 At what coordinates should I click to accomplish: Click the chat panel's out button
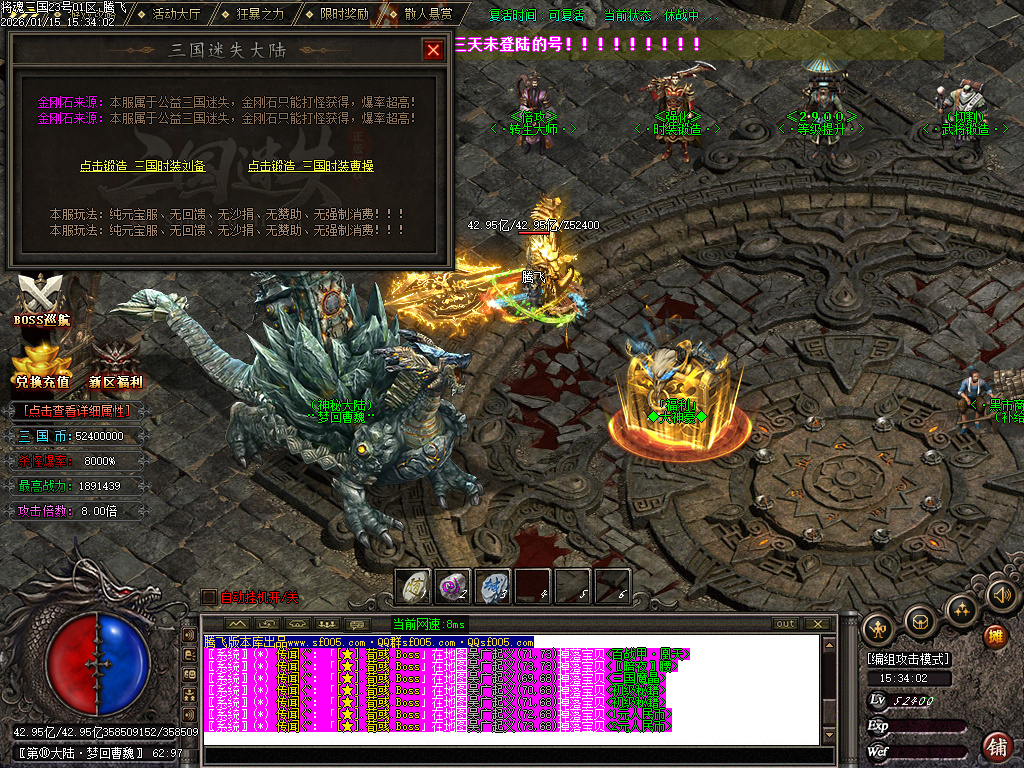click(786, 624)
